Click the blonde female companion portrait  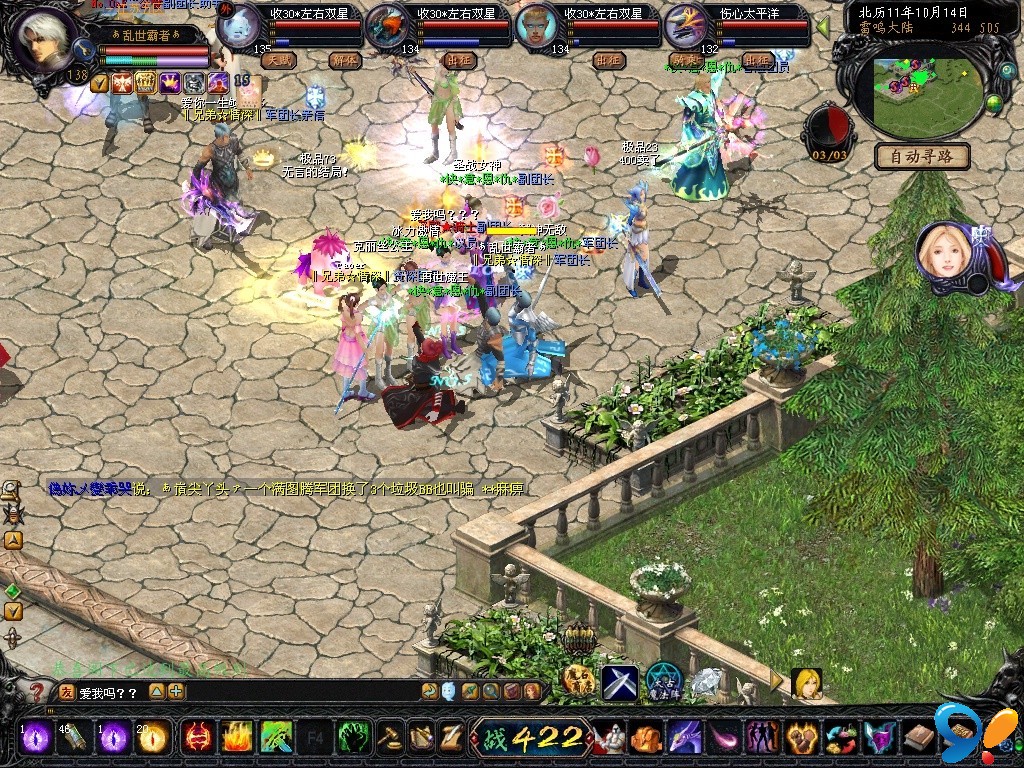(943, 251)
